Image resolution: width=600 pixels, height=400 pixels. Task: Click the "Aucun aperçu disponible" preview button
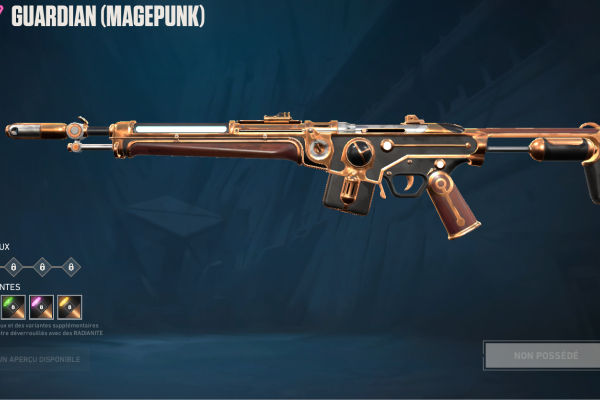pyautogui.click(x=40, y=358)
